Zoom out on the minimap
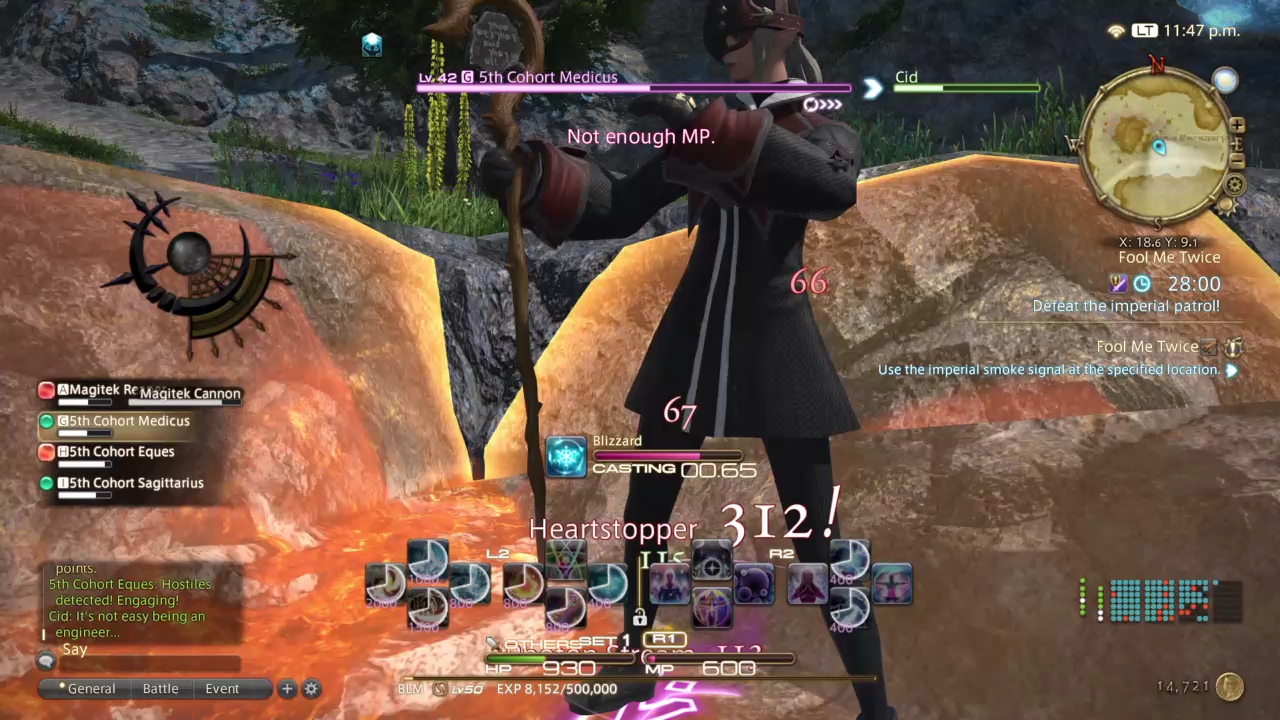1280x720 pixels. (1238, 162)
